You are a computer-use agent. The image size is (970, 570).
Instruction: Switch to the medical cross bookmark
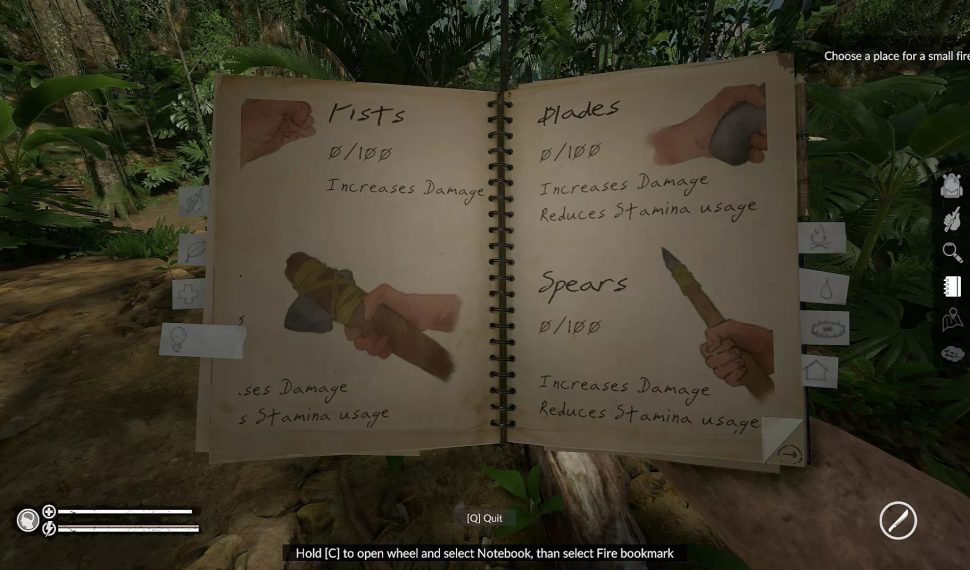point(188,293)
